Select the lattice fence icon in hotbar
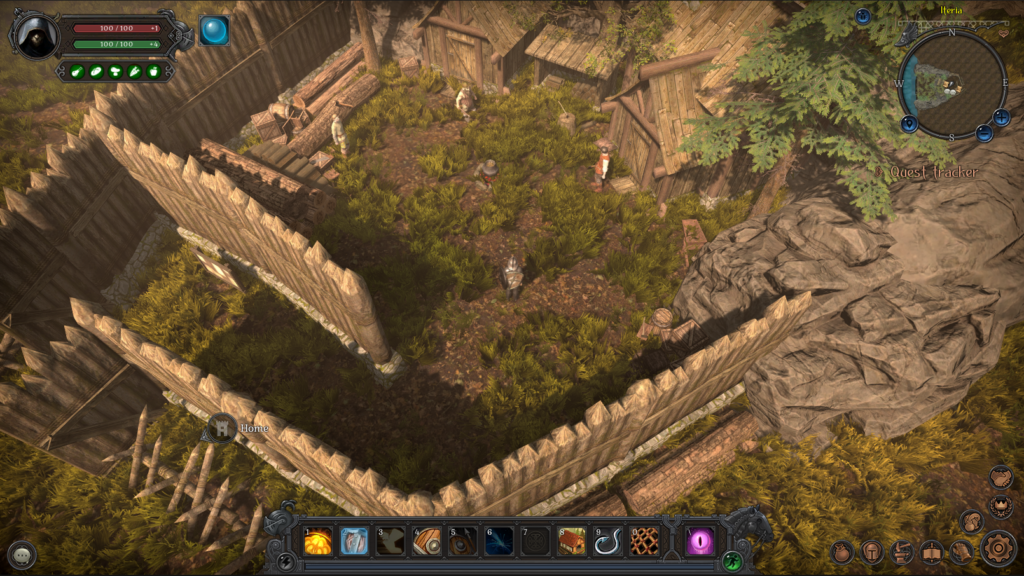This screenshot has height=576, width=1024. (x=644, y=541)
